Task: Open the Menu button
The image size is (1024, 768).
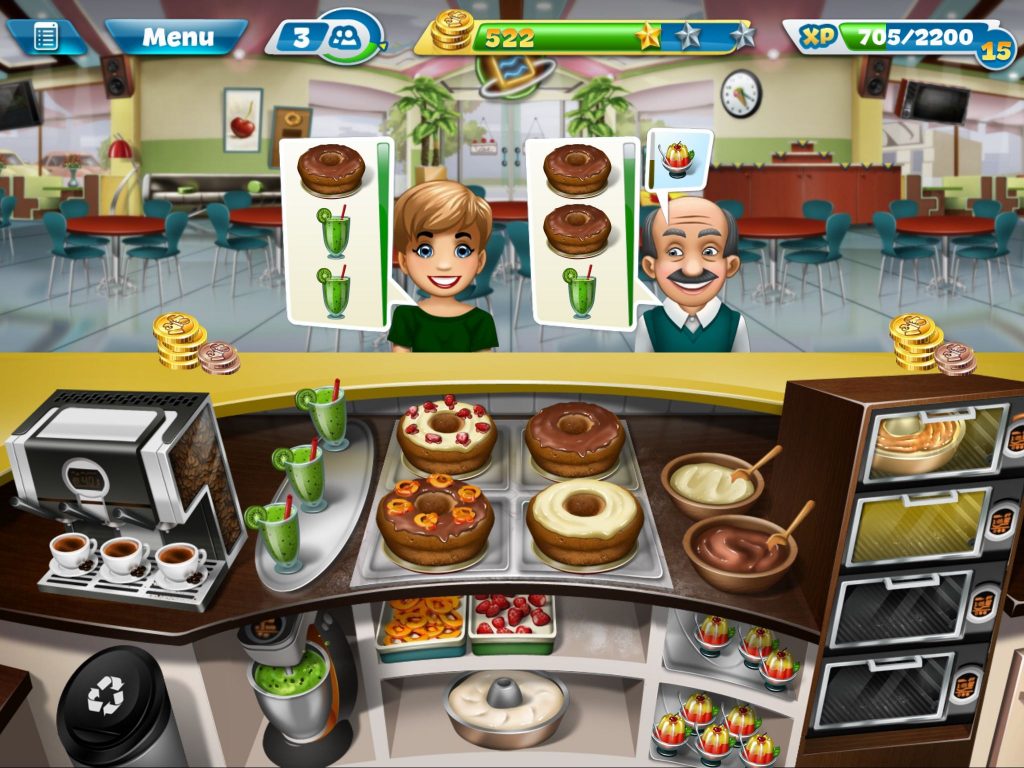Action: 177,38
